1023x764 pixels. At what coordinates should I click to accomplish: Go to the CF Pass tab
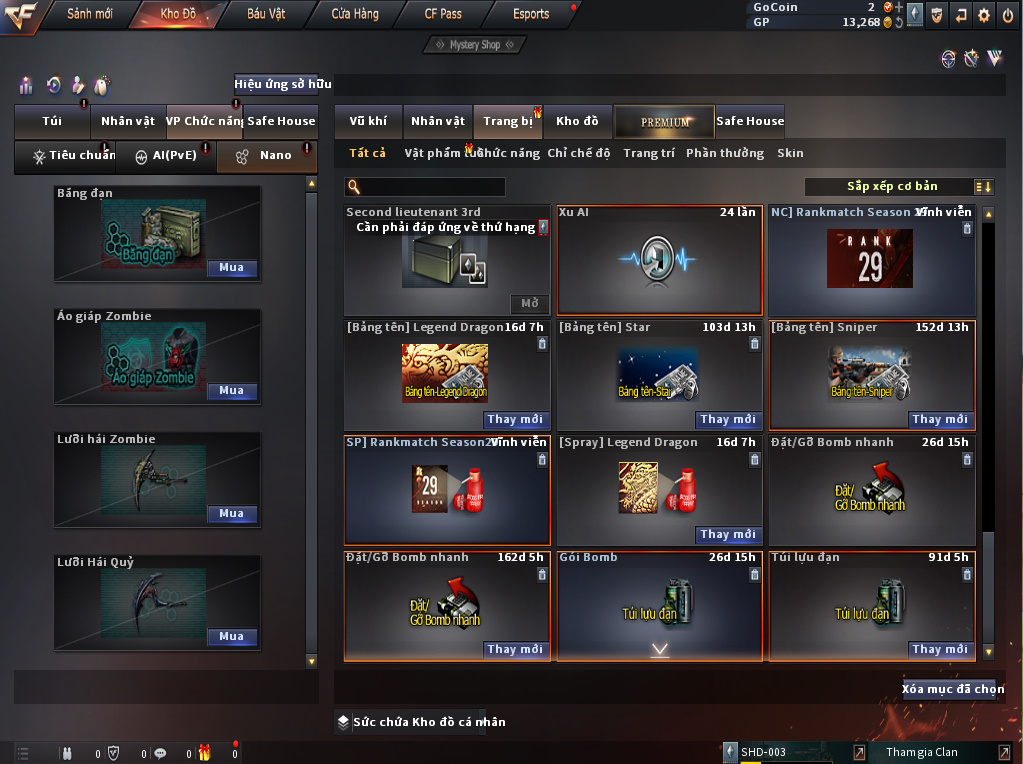443,14
